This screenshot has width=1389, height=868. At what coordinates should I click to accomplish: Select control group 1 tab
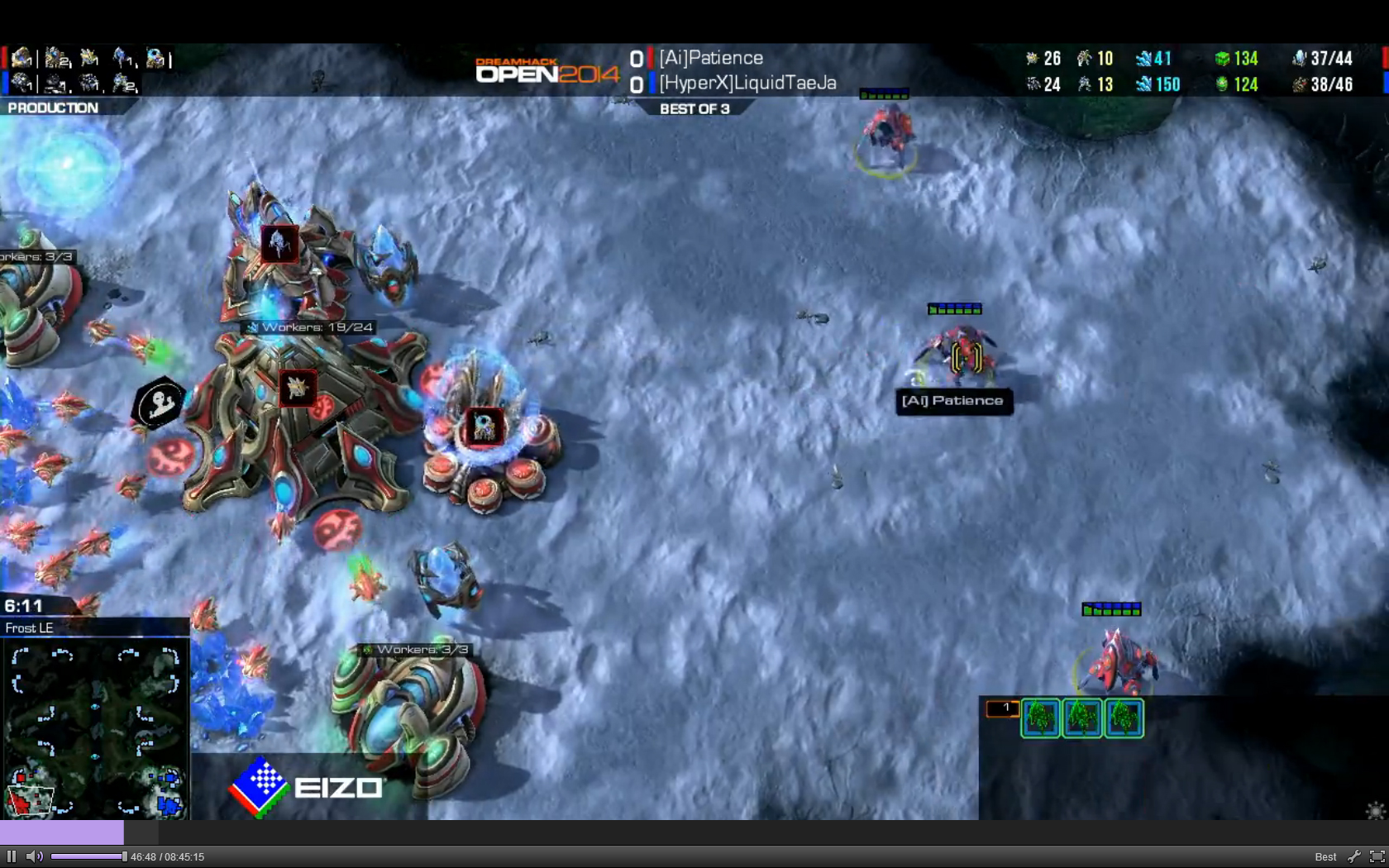click(1002, 708)
